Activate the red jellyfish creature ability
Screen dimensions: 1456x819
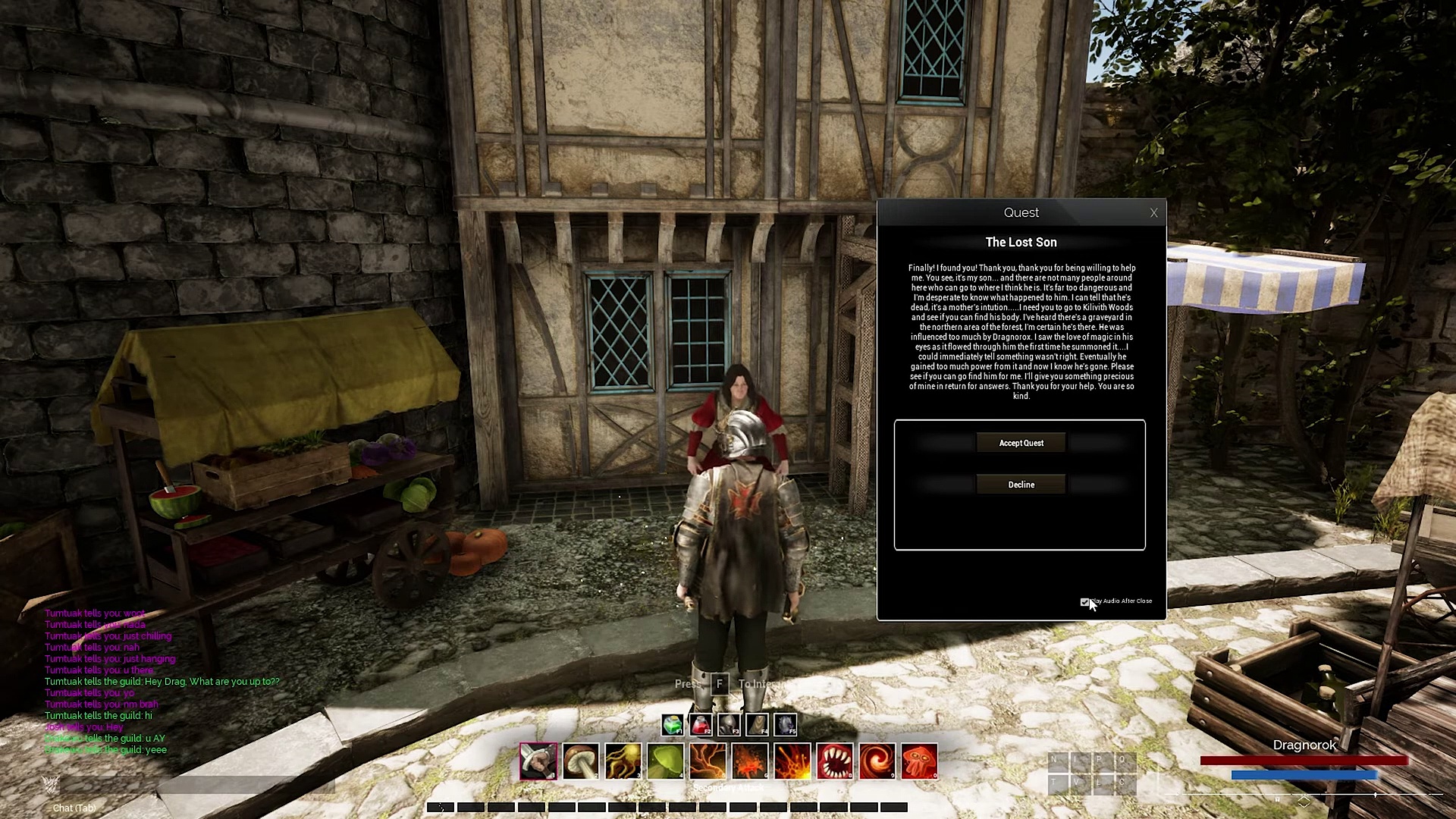pyautogui.click(x=919, y=761)
